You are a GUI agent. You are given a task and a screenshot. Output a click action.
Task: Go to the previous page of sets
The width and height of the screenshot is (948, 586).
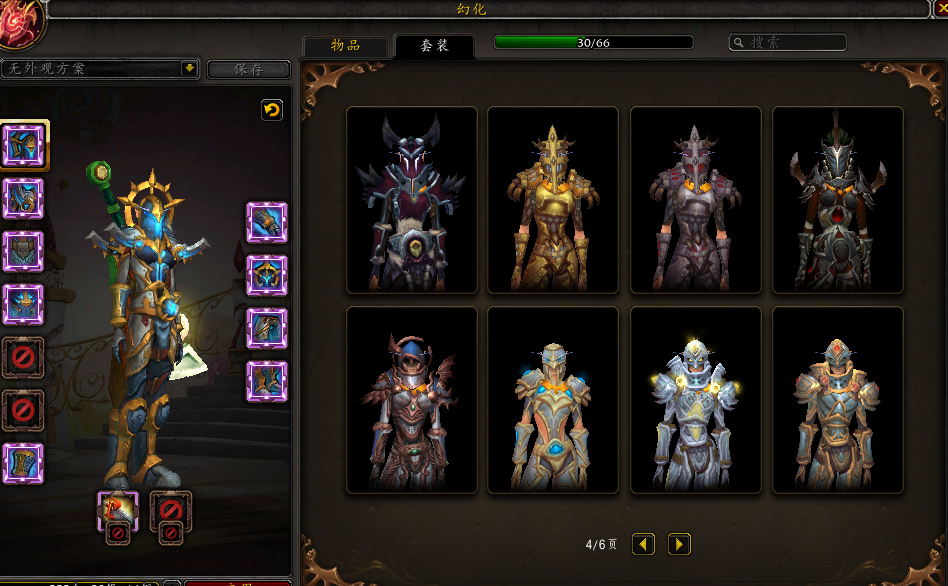pos(644,544)
